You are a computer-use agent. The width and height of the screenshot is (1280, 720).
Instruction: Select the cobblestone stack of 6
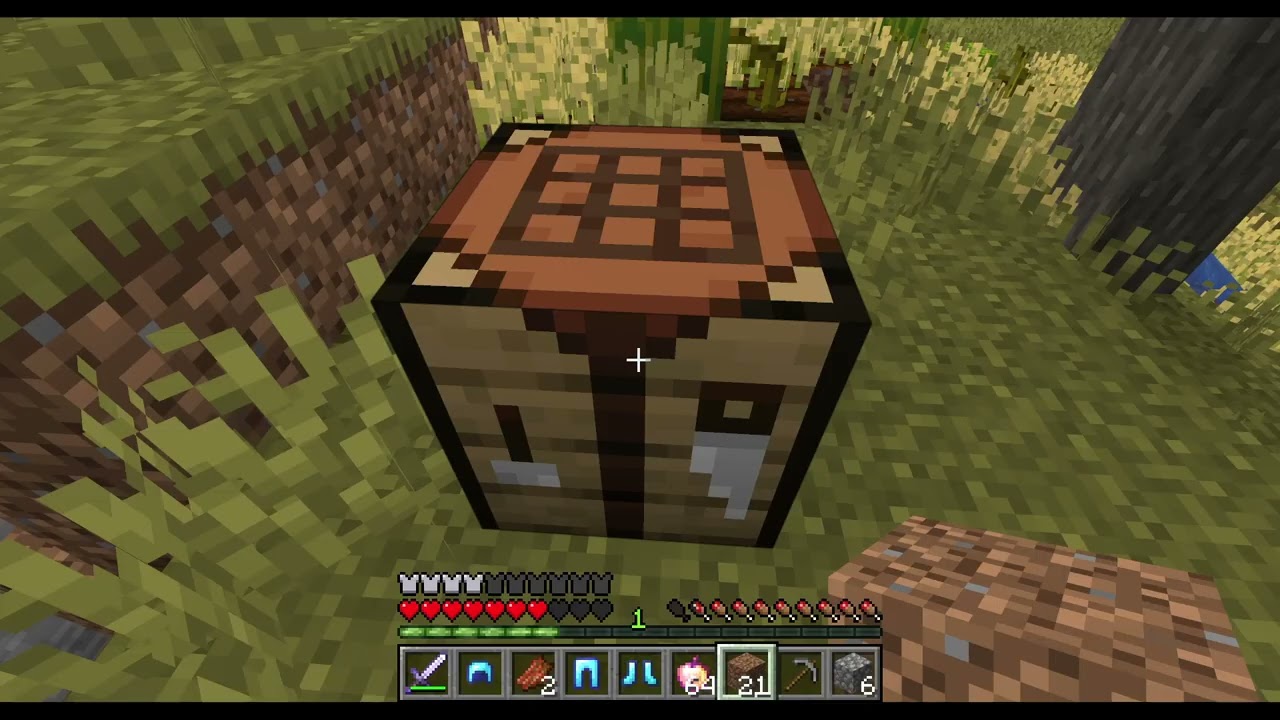point(854,674)
